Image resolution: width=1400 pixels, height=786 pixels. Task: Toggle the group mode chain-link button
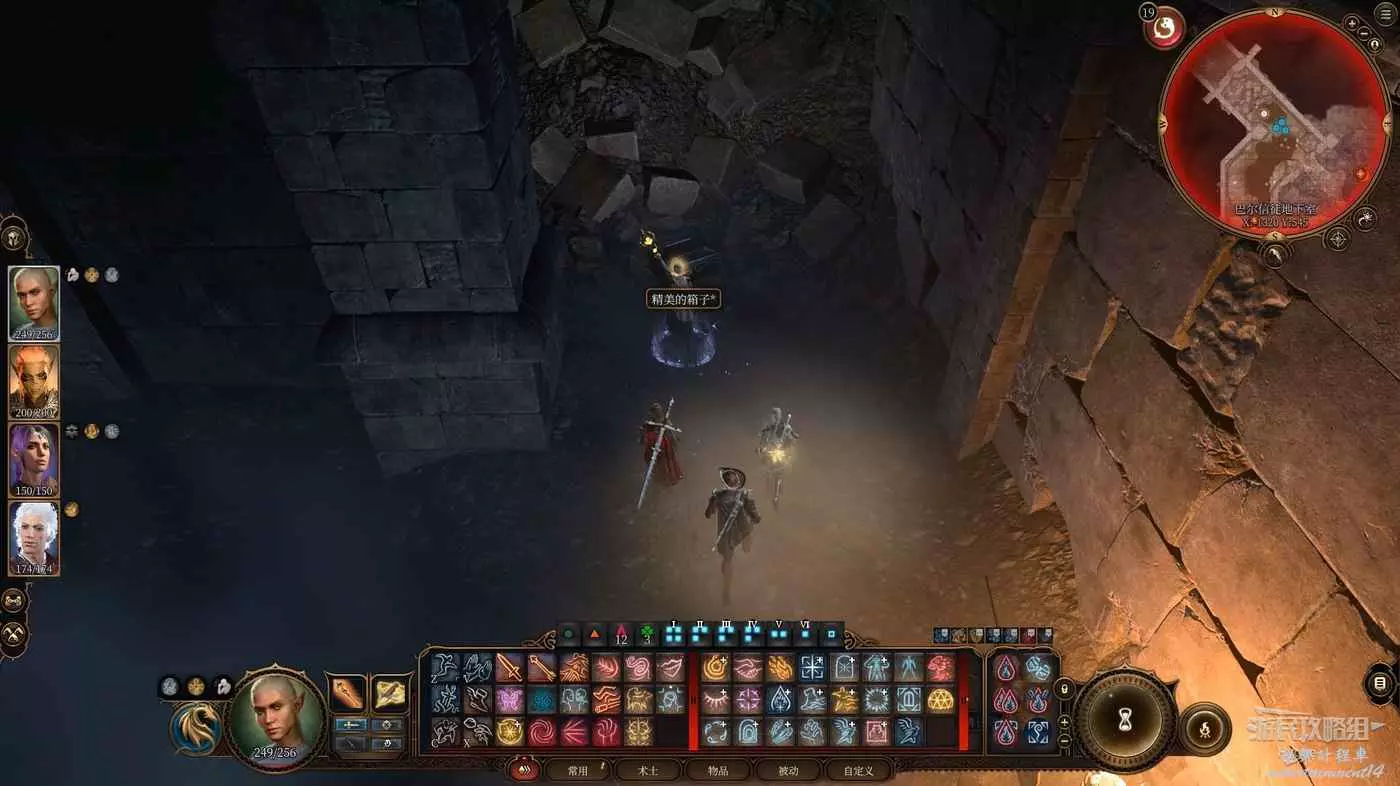click(x=14, y=600)
